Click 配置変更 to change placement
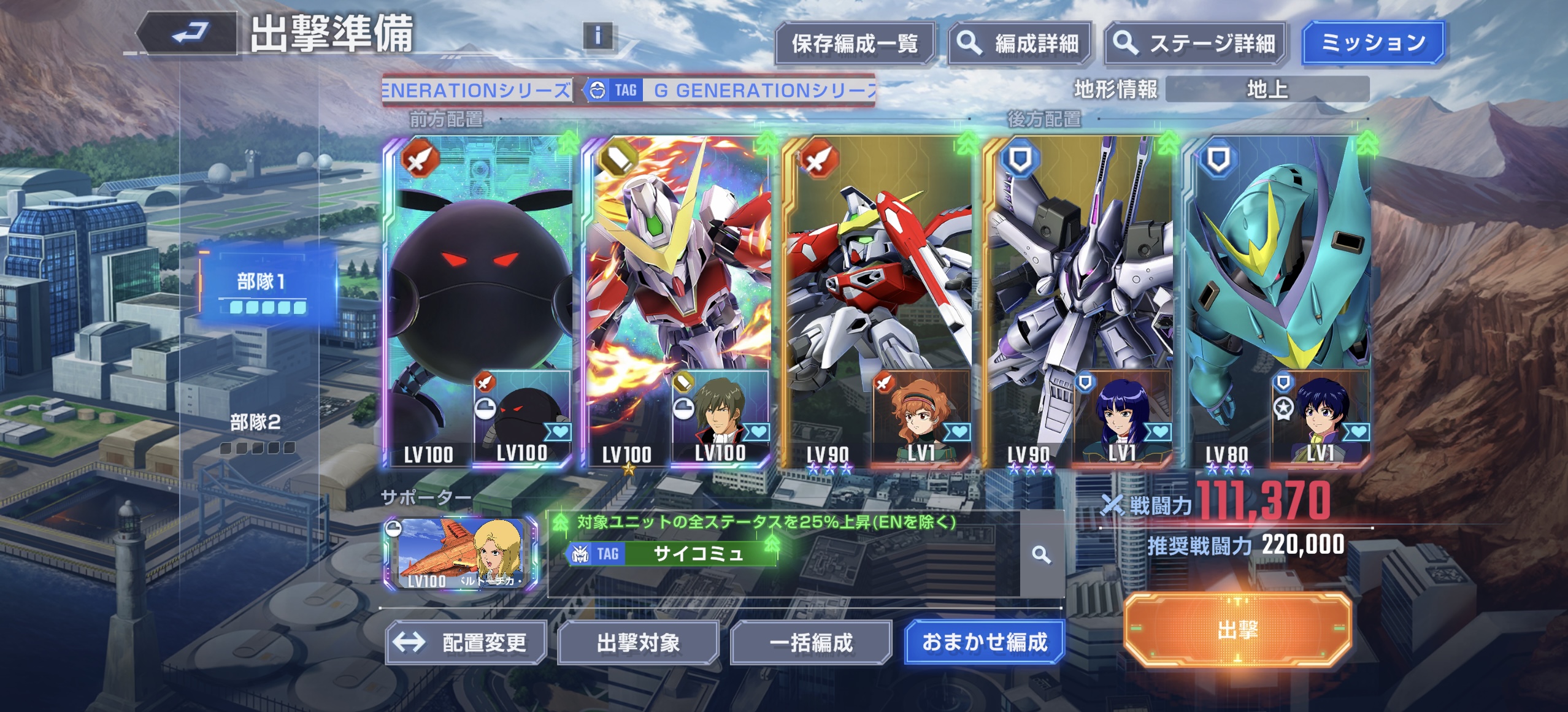Viewport: 1568px width, 712px height. 466,643
